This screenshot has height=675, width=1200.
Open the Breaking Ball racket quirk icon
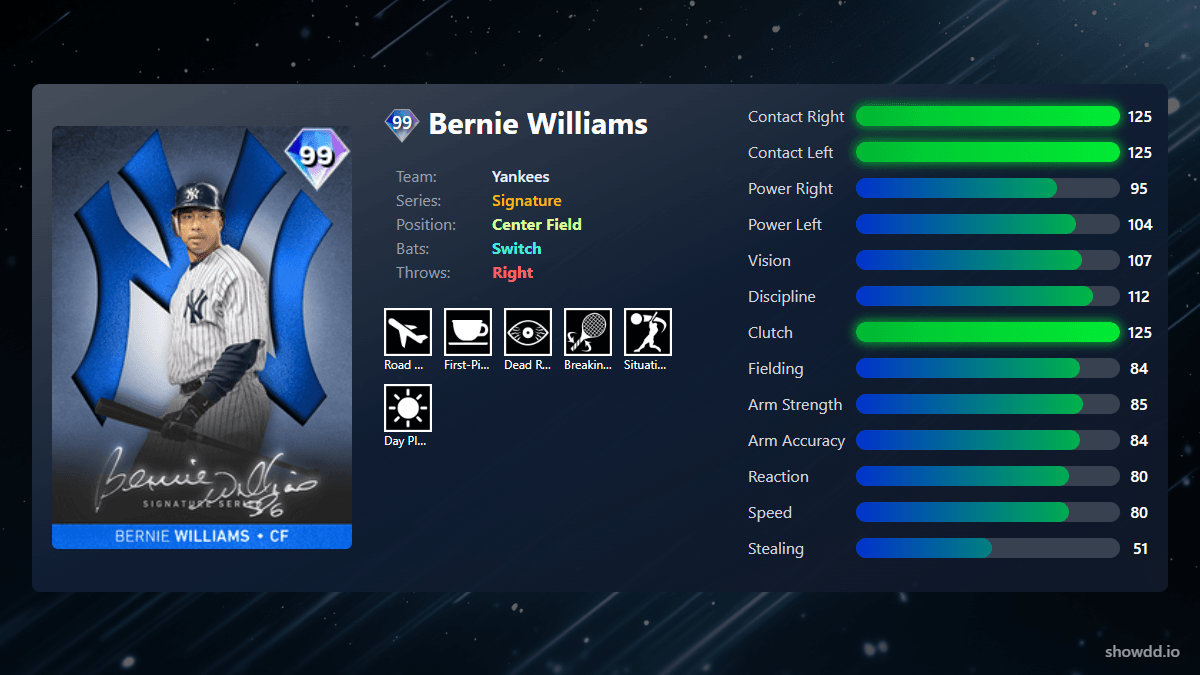tap(588, 332)
